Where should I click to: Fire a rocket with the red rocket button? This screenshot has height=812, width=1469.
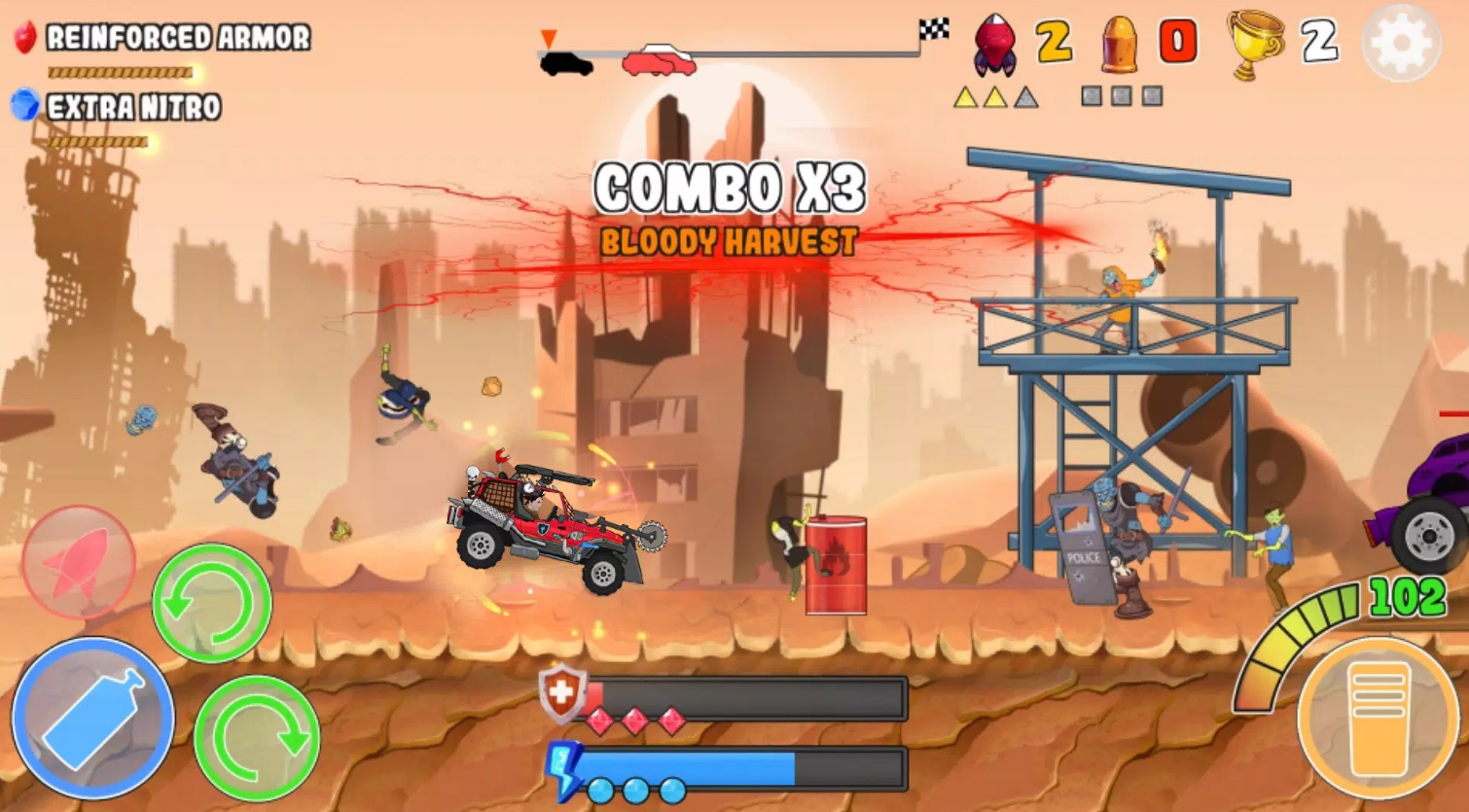[78, 563]
